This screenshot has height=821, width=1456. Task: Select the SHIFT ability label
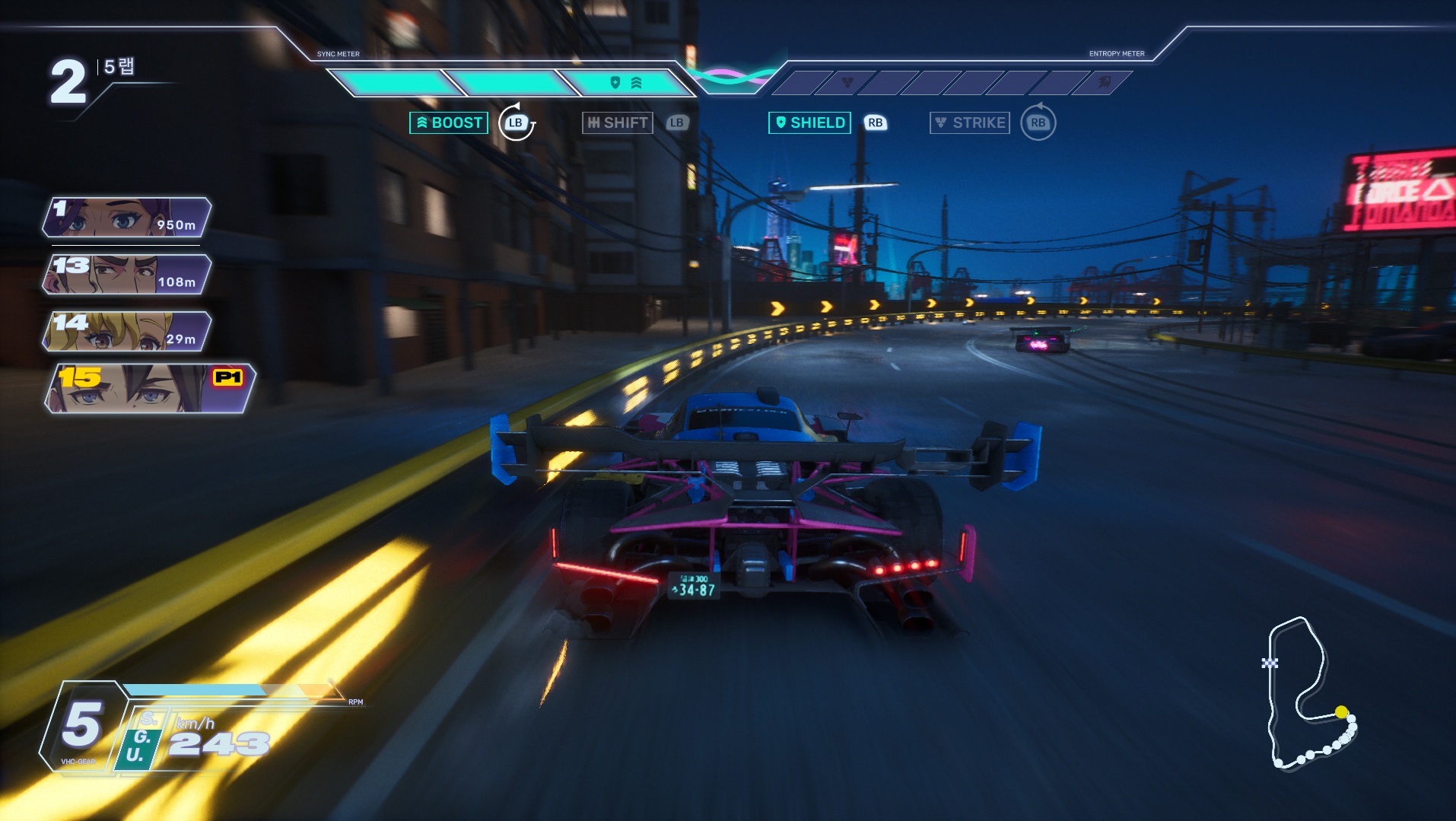tap(618, 123)
